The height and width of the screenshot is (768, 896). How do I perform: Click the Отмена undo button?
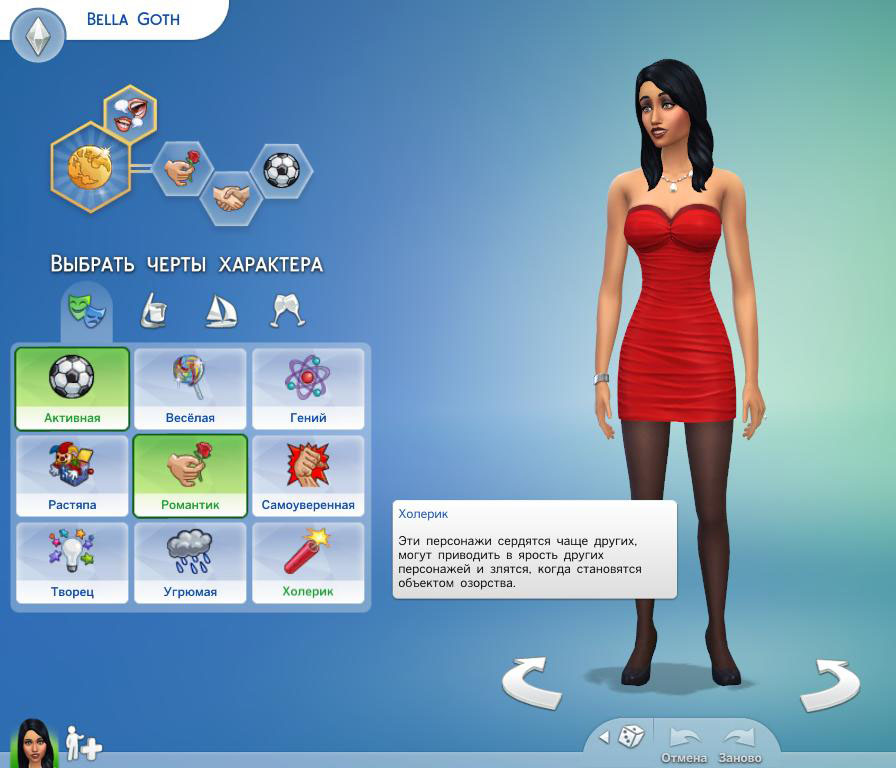pyautogui.click(x=684, y=745)
